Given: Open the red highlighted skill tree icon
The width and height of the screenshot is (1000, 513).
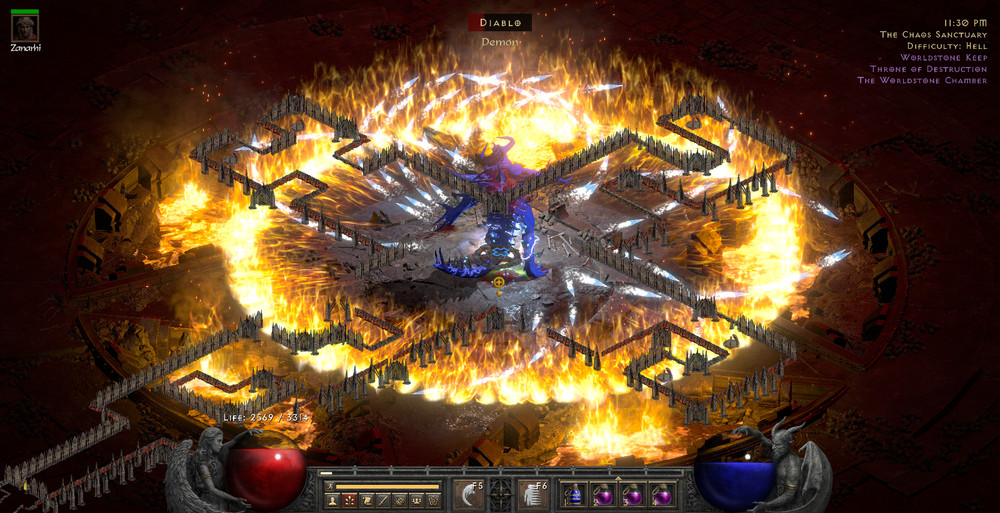Looking at the screenshot, I should pyautogui.click(x=349, y=500).
